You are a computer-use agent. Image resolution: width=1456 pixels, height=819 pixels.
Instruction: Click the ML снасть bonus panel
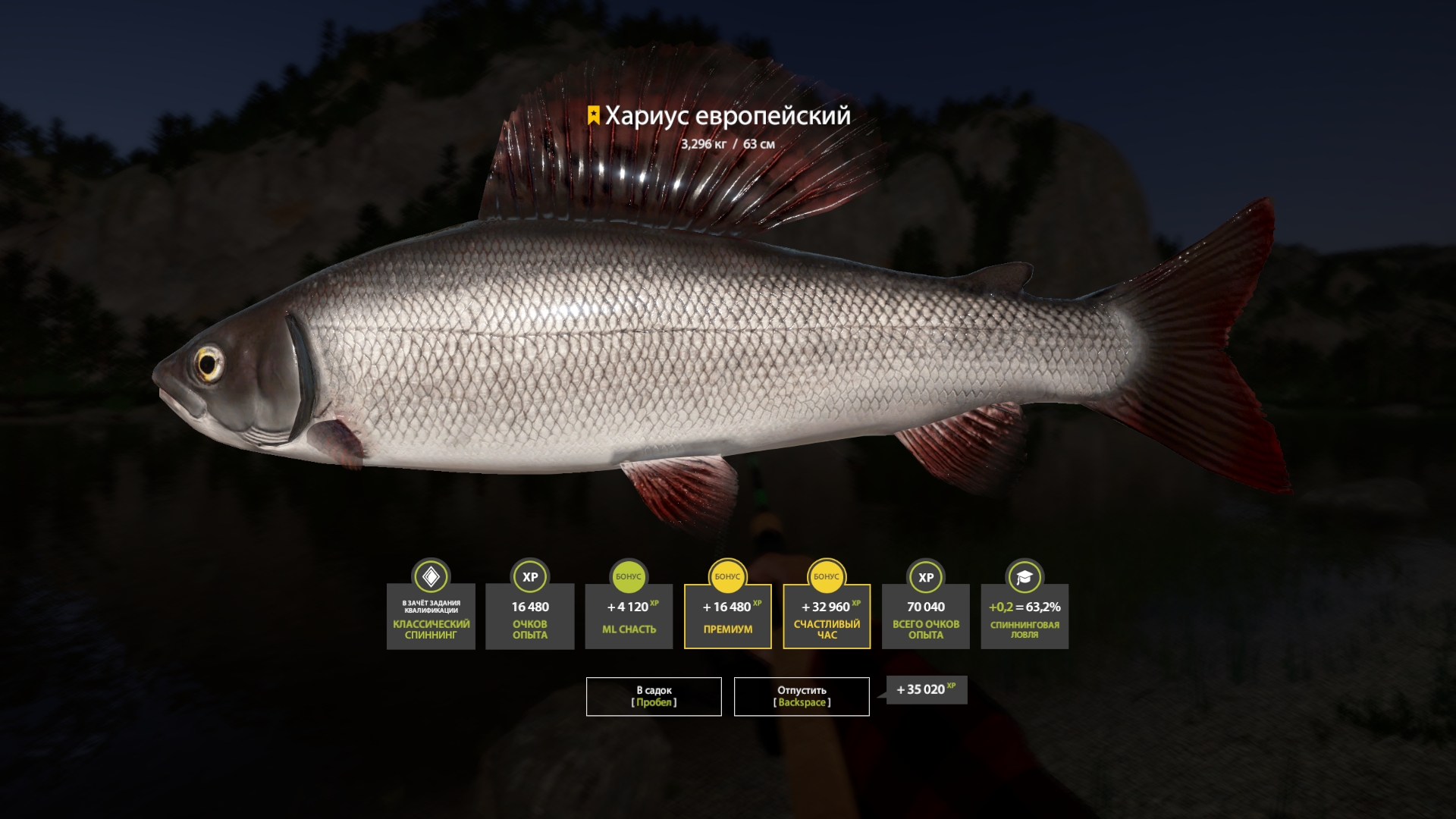coord(628,618)
